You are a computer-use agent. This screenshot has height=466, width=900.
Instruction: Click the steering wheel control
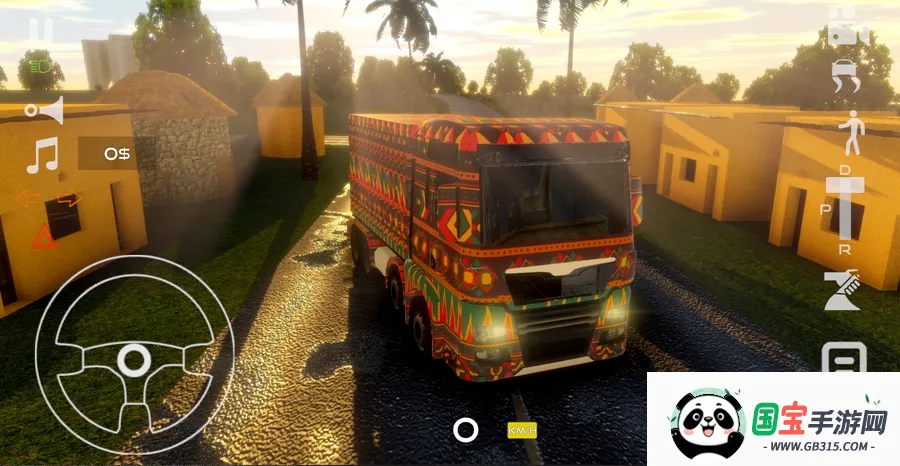coord(133,357)
